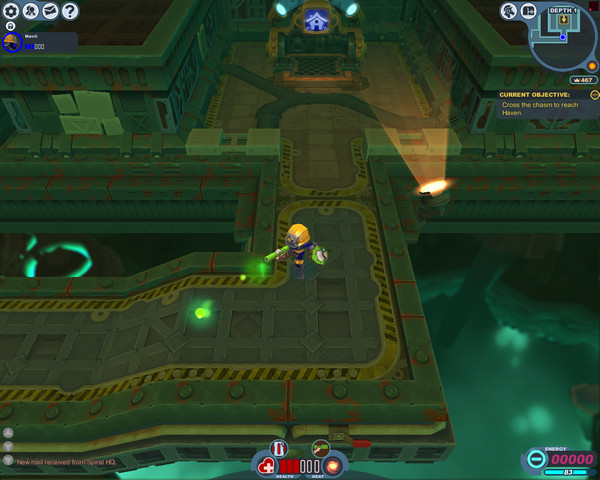Click the new mail chat notification
Viewport: 600px width, 480px height.
click(58, 461)
